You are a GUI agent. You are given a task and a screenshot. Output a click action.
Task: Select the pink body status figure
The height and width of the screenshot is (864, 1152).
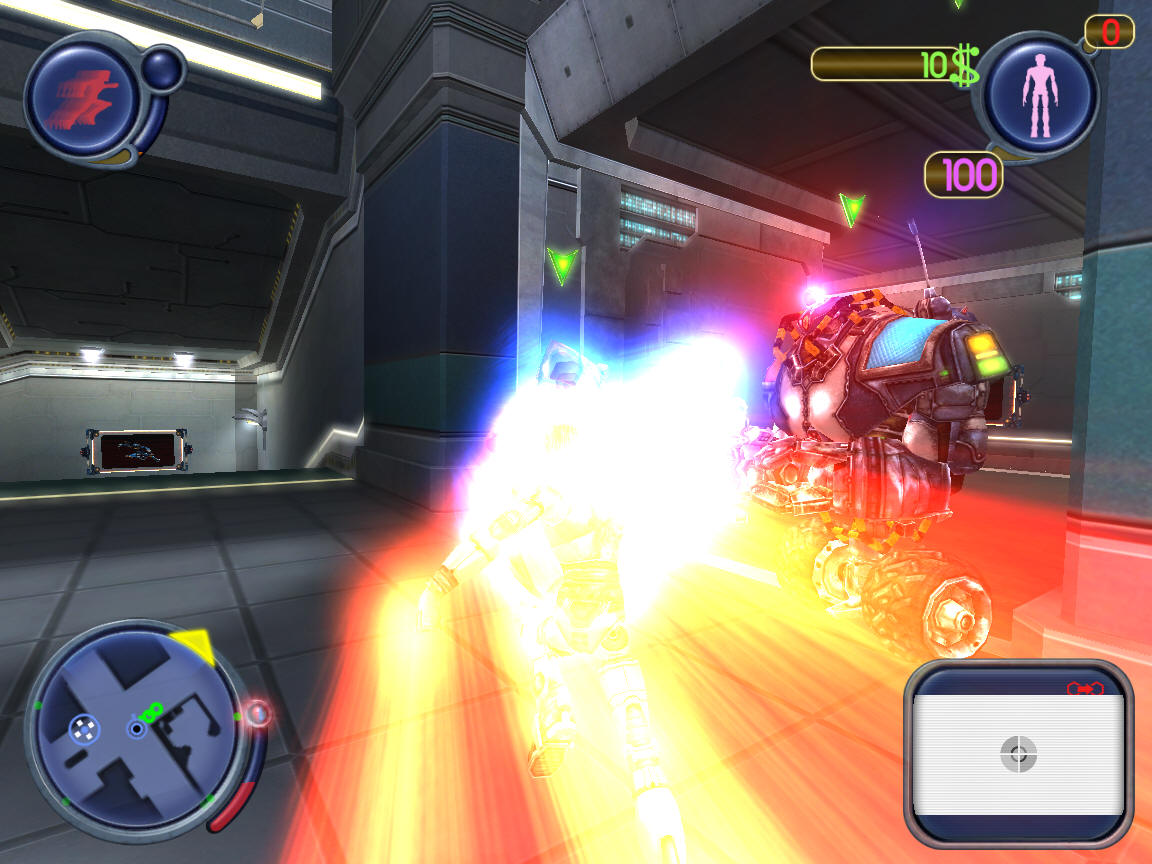(x=1038, y=95)
